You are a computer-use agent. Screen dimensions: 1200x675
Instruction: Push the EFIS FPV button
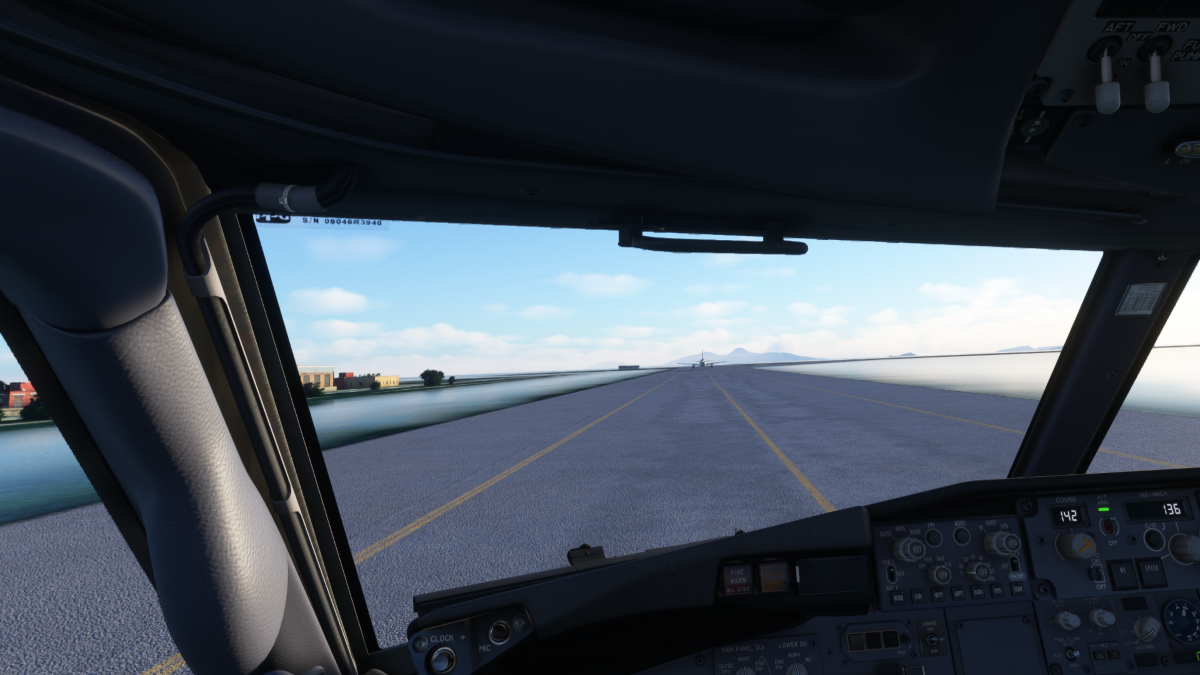[x=934, y=538]
